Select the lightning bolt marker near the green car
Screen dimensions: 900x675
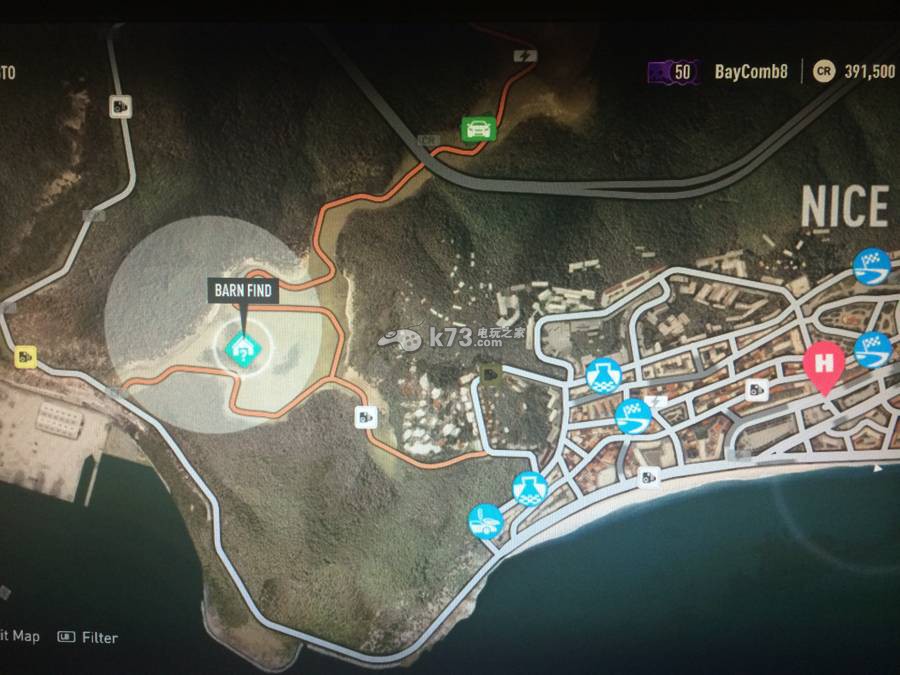[523, 55]
